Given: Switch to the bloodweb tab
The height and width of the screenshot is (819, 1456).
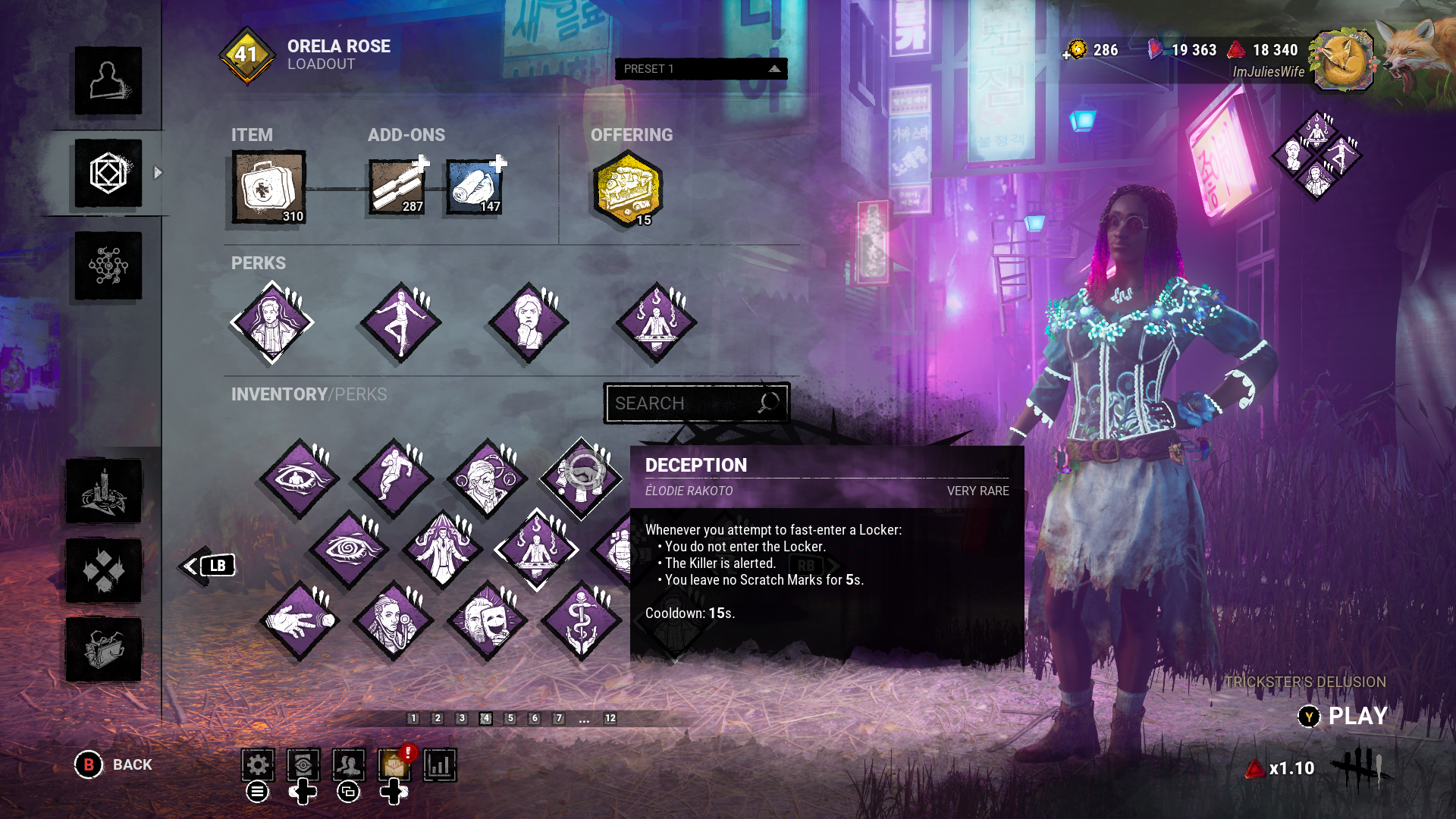Looking at the screenshot, I should coord(108,265).
